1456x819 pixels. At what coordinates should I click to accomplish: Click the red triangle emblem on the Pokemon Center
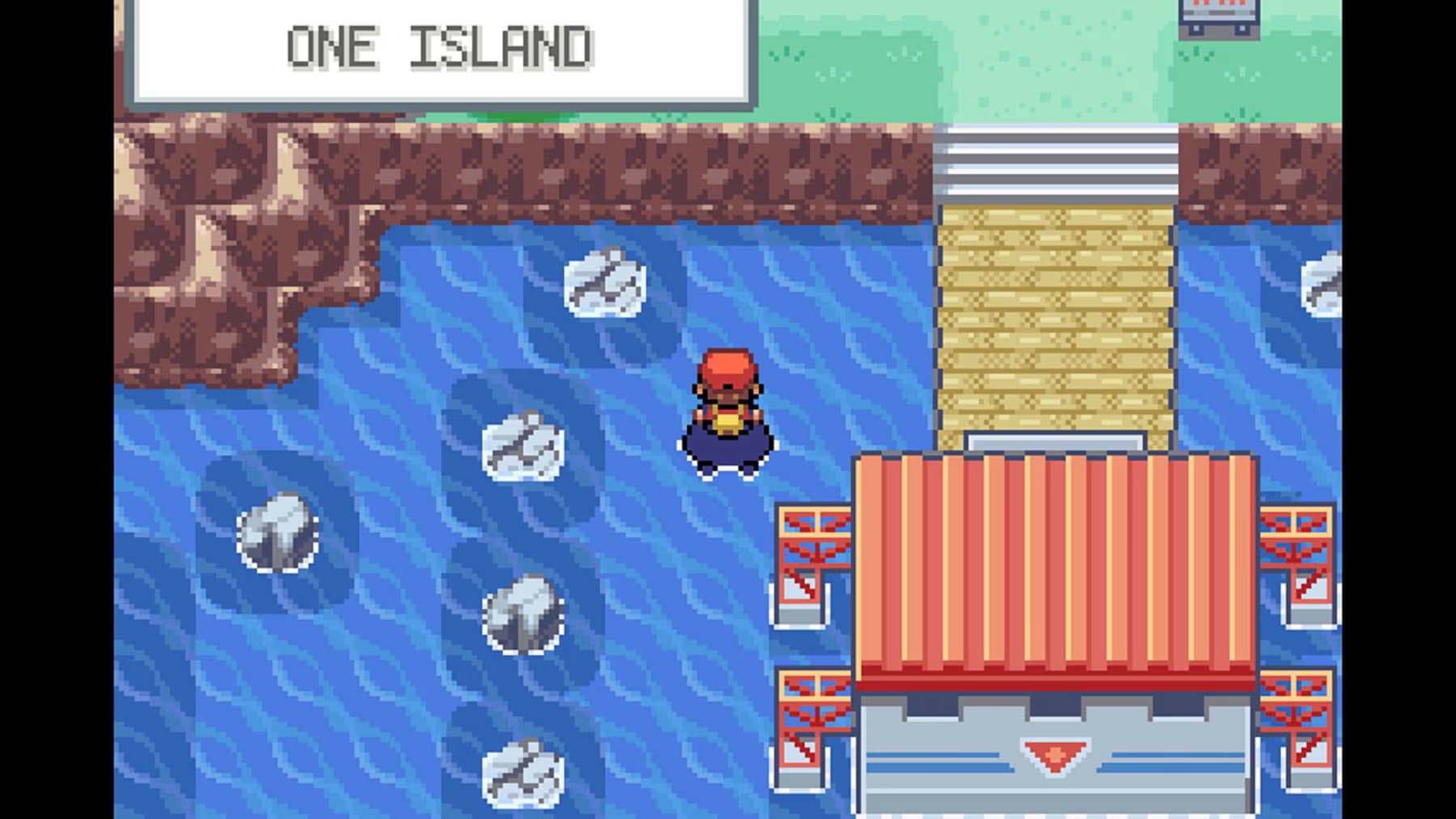[x=1052, y=756]
